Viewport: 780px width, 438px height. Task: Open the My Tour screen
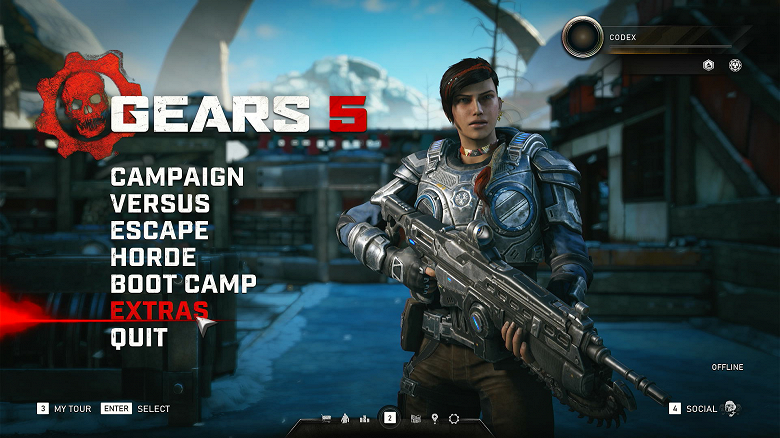click(x=70, y=408)
